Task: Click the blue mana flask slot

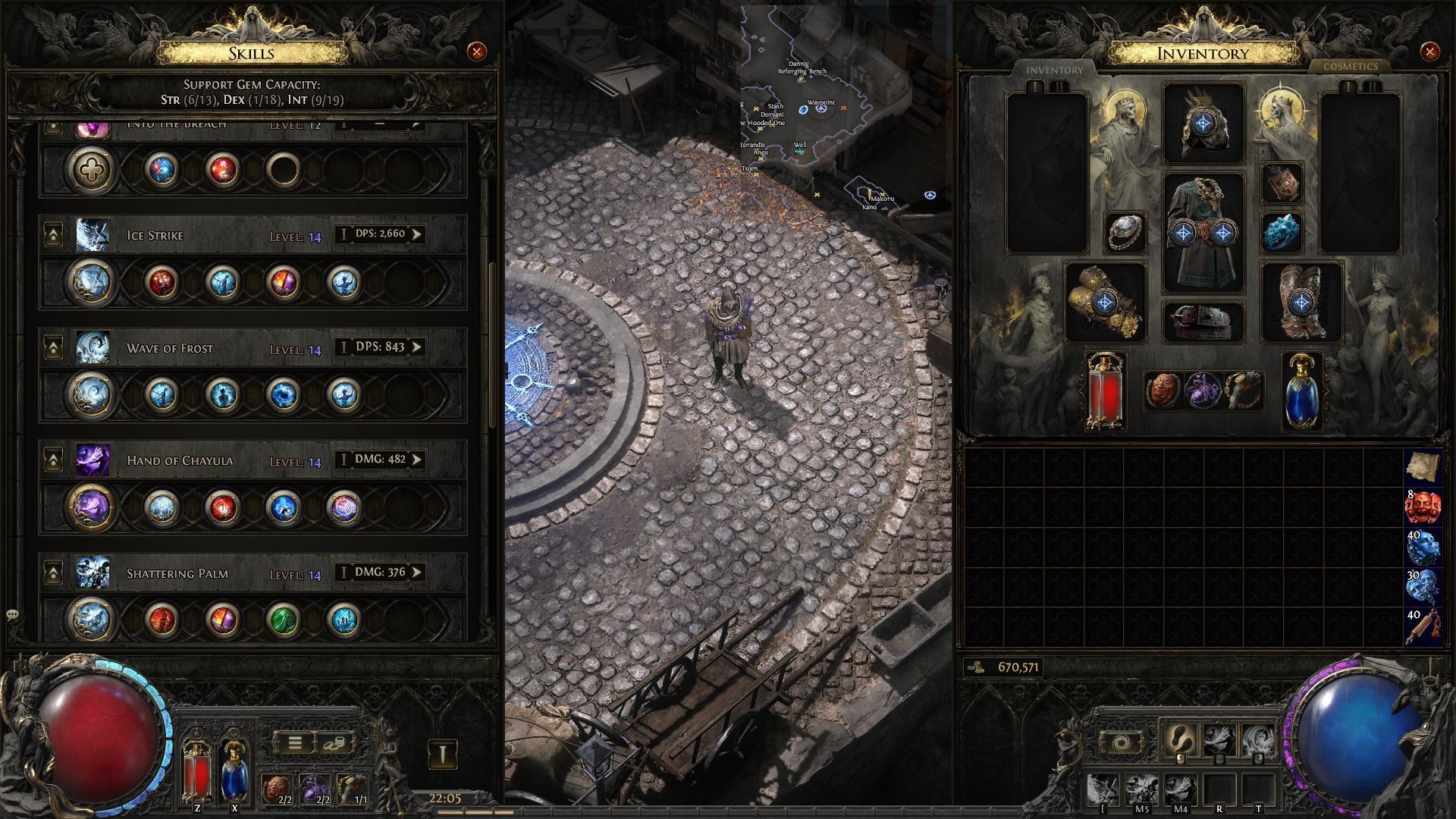Action: (1301, 392)
